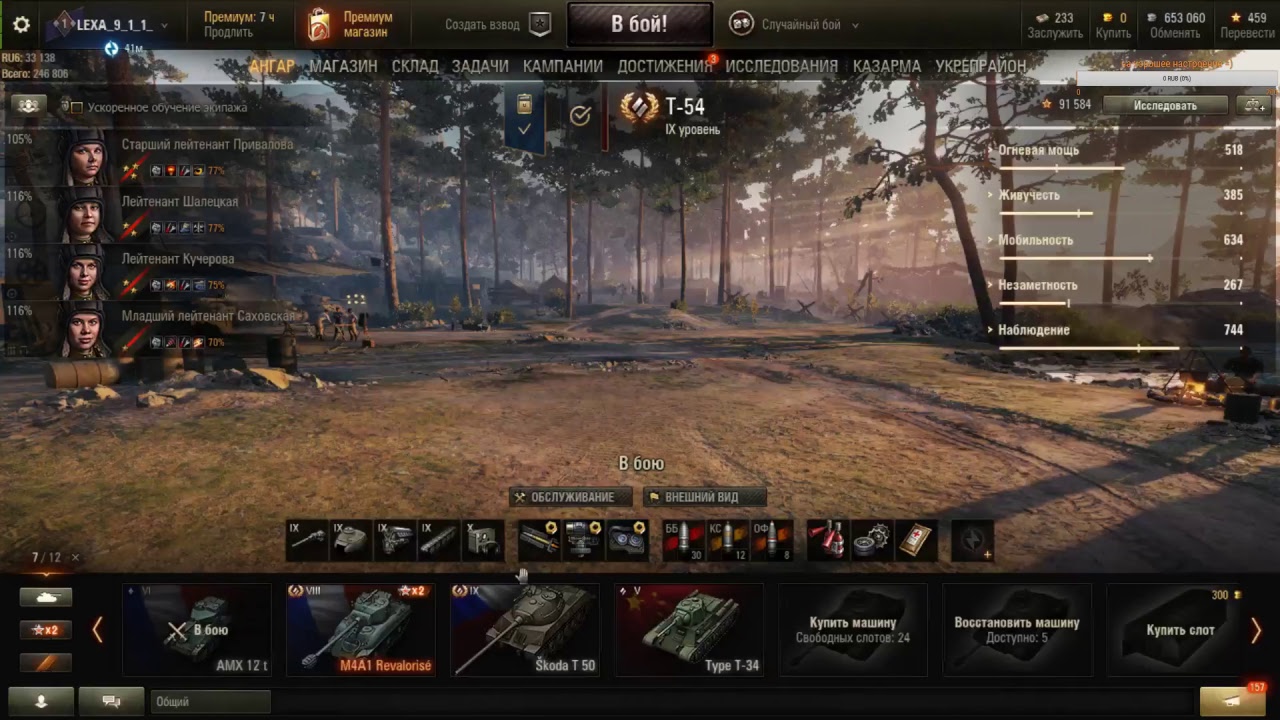Switch to the «СКЛАД» tab

coord(415,66)
